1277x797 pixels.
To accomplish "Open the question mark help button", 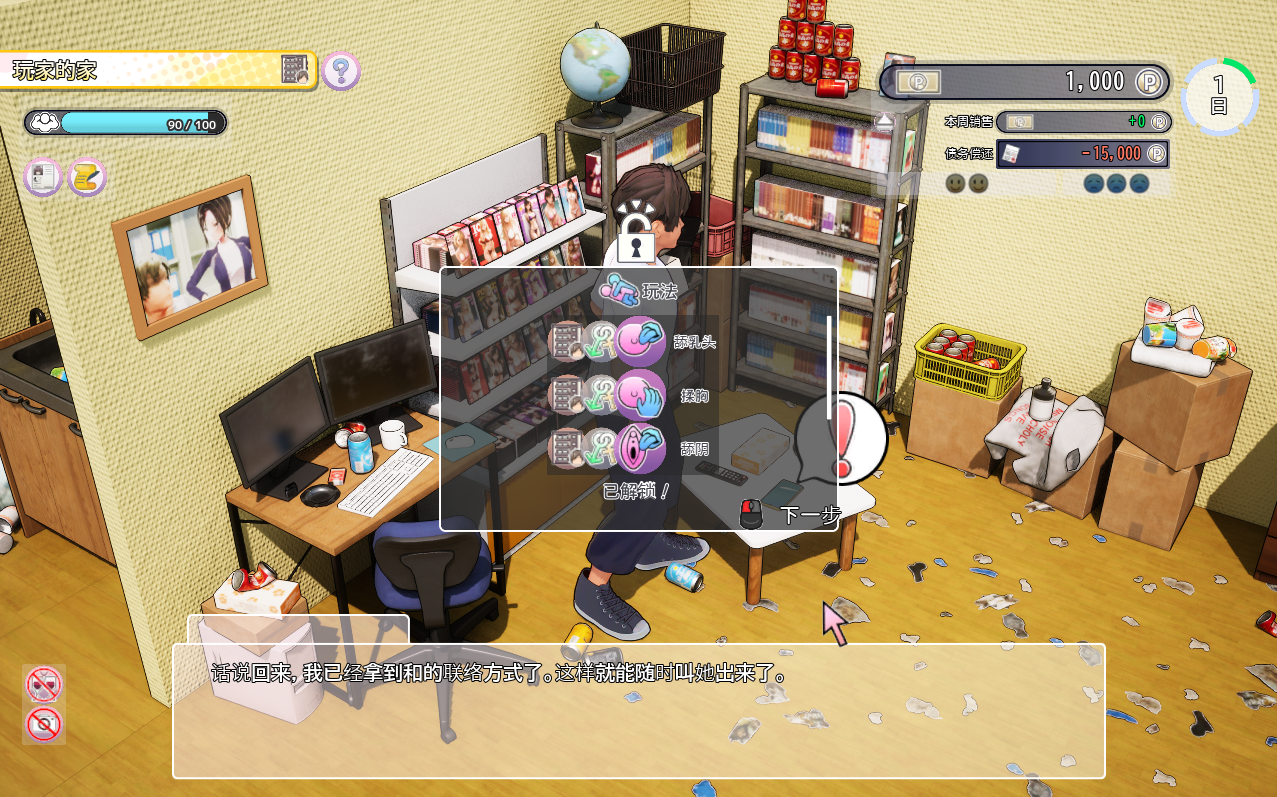I will click(x=341, y=71).
